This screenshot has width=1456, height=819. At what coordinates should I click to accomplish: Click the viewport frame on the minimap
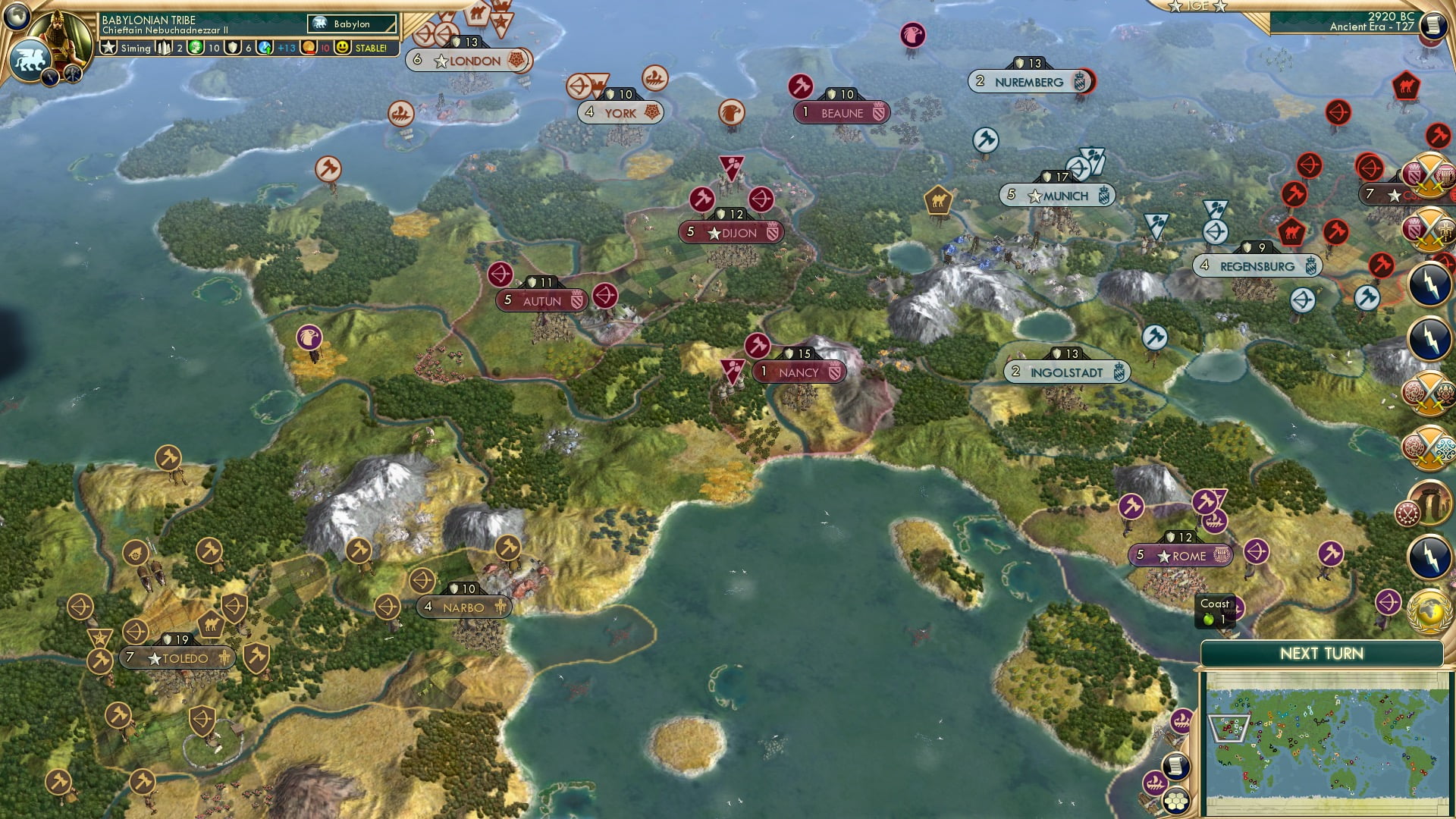(1228, 729)
